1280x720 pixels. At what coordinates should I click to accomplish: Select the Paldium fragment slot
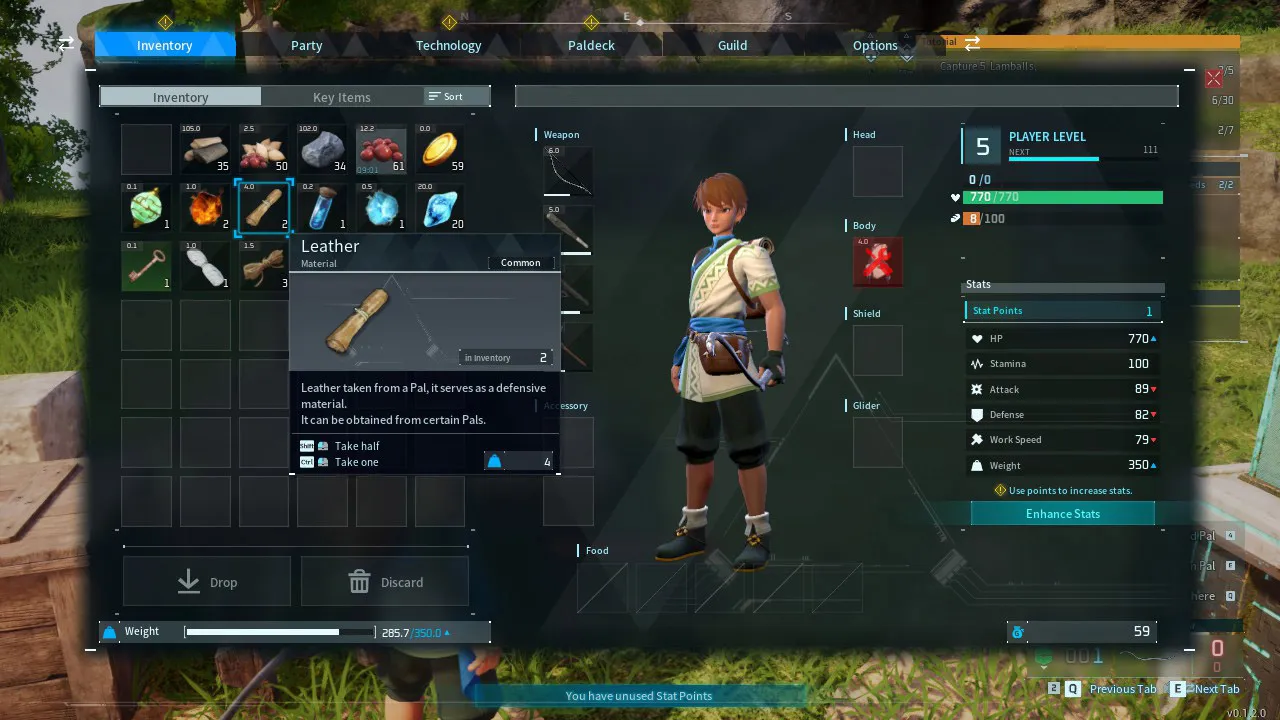pyautogui.click(x=440, y=208)
